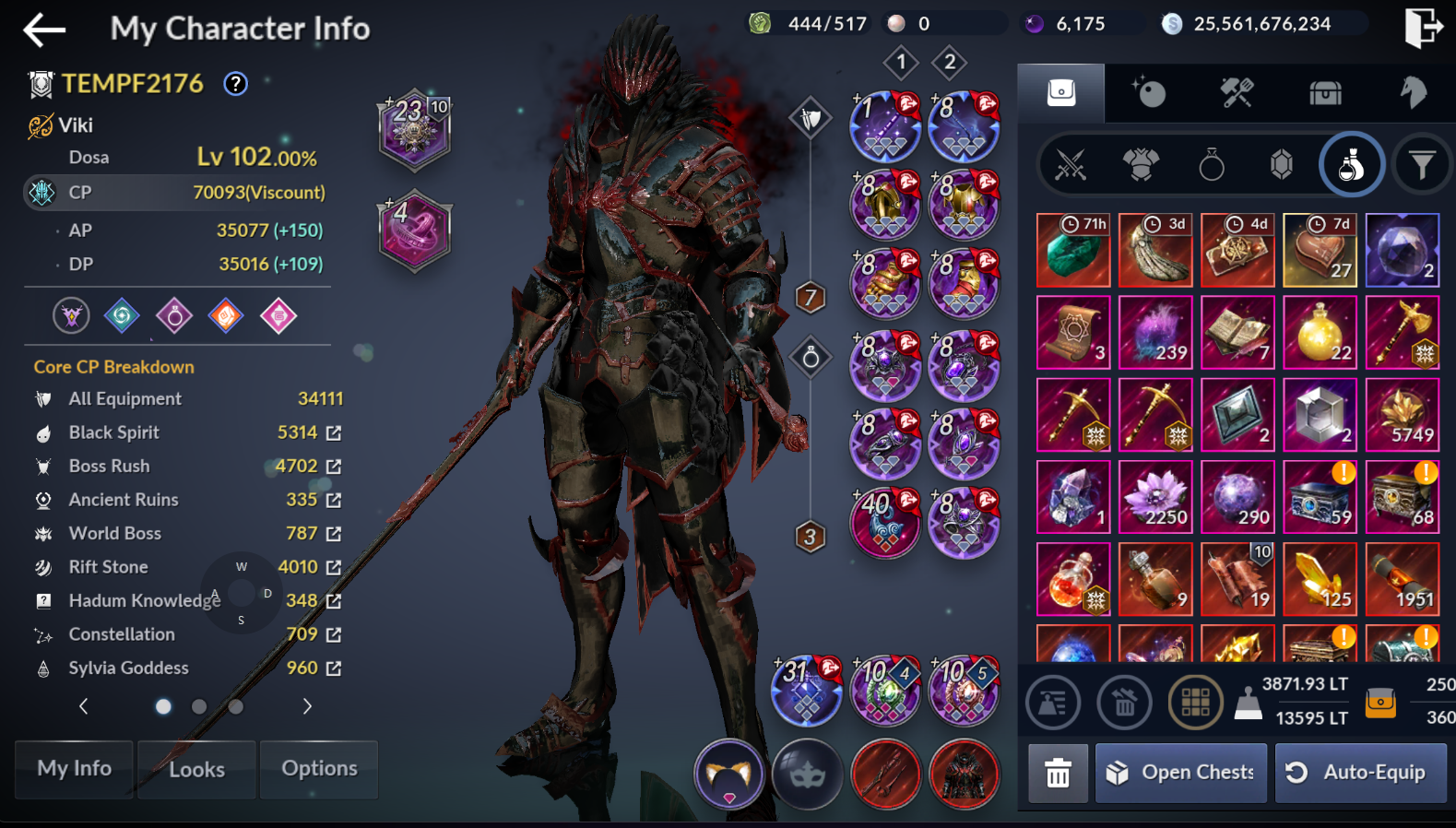Viewport: 1456px width, 828px height.
Task: Click the trash can delete button
Action: tap(1058, 773)
